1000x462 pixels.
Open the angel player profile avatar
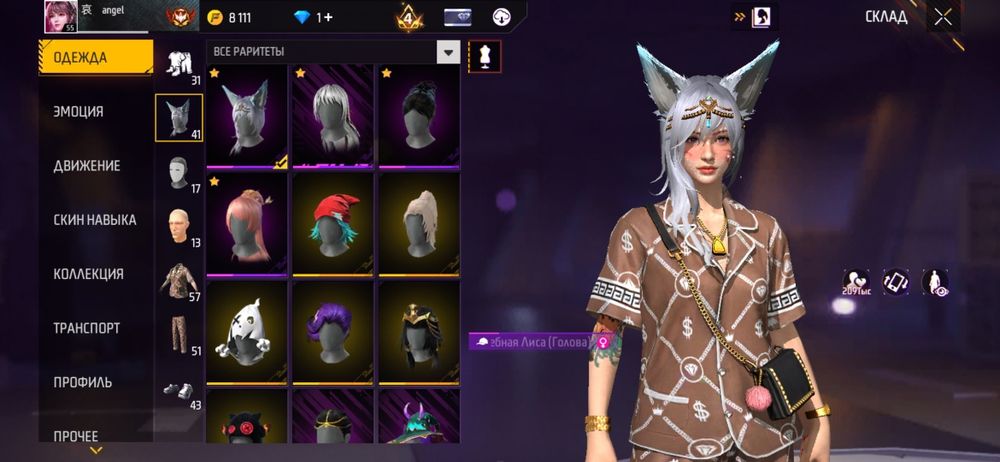pyautogui.click(x=60, y=17)
